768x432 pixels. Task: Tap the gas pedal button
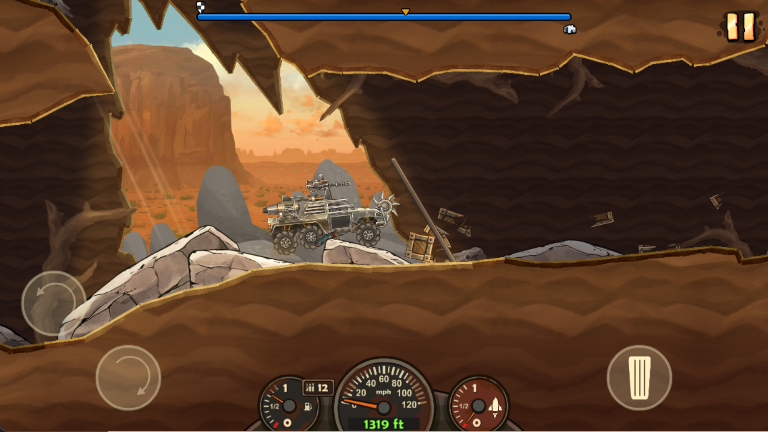[639, 377]
